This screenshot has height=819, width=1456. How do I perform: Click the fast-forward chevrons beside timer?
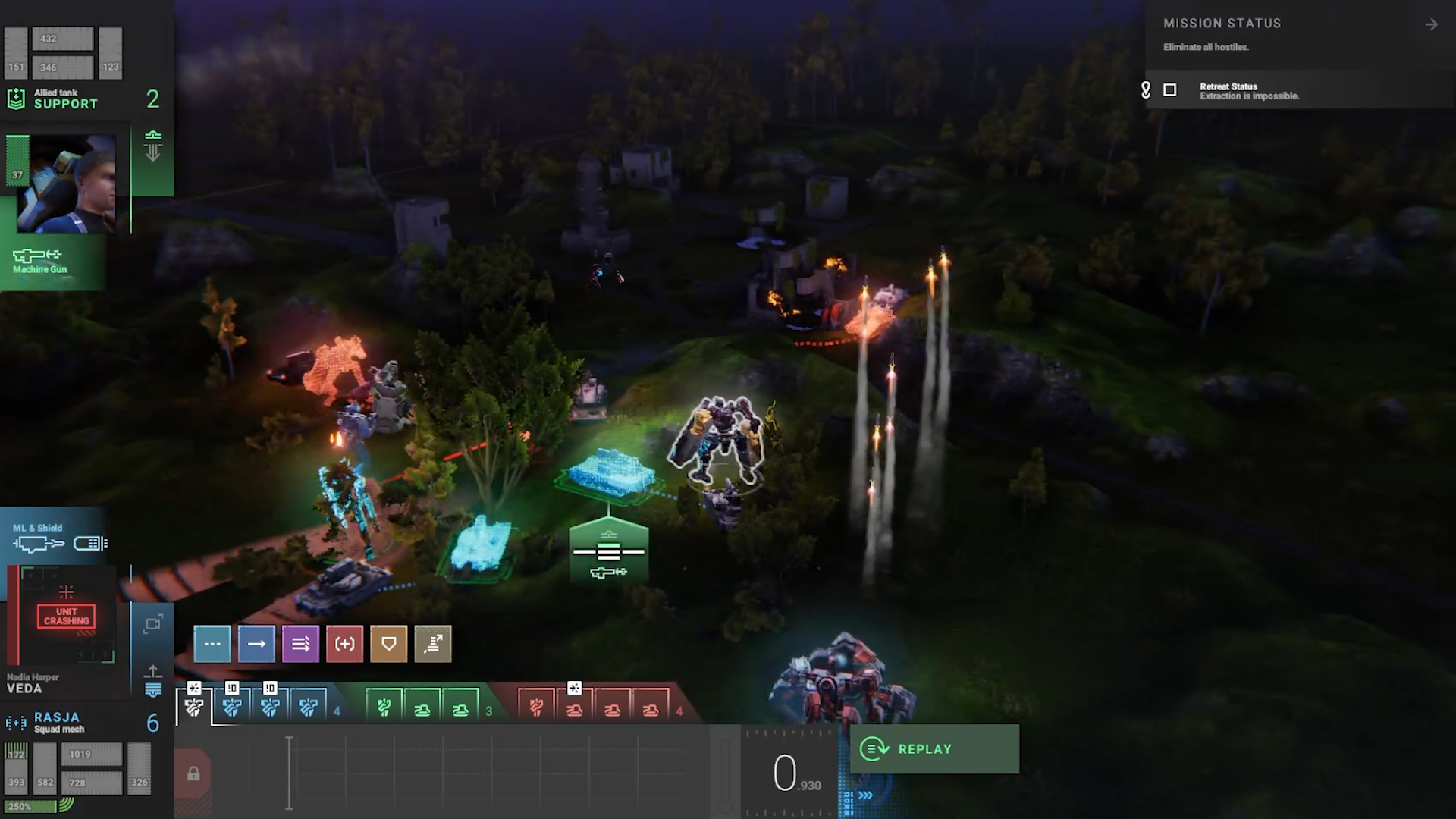coord(865,795)
